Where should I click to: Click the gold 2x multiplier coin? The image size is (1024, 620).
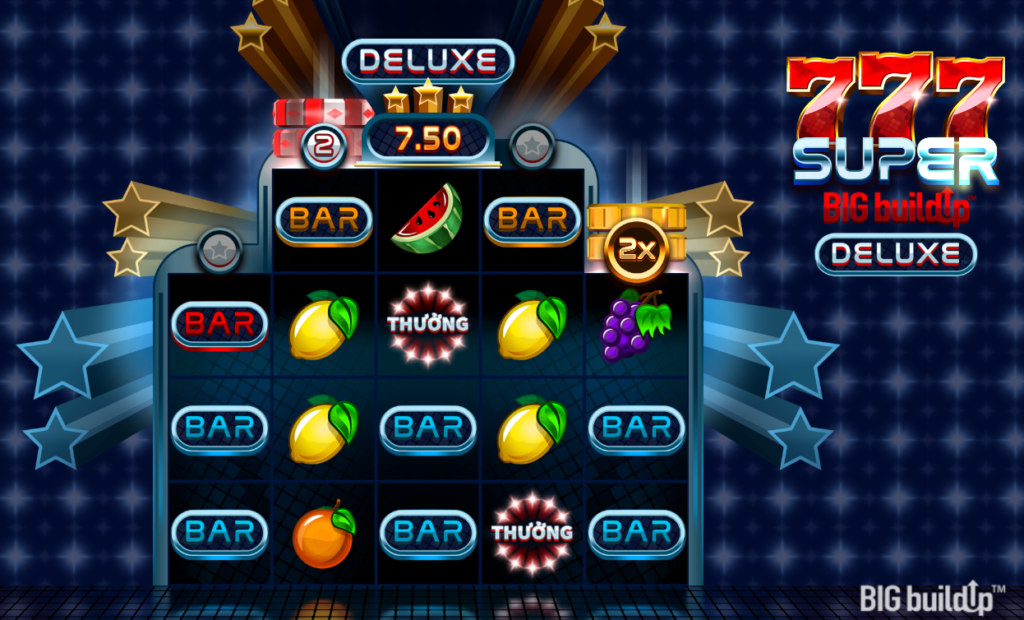[636, 249]
